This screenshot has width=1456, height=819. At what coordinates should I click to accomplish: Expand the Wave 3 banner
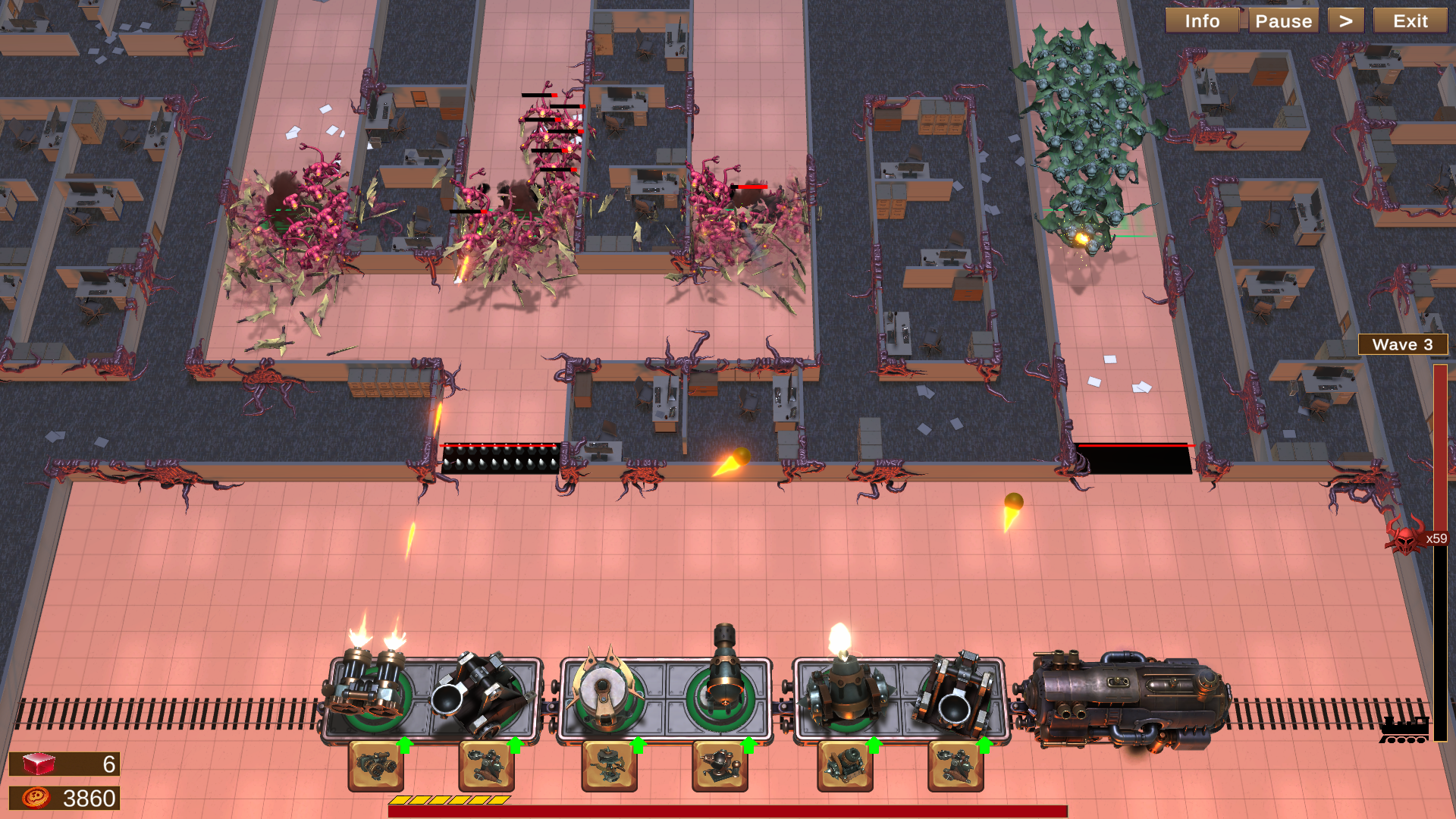tap(1404, 344)
